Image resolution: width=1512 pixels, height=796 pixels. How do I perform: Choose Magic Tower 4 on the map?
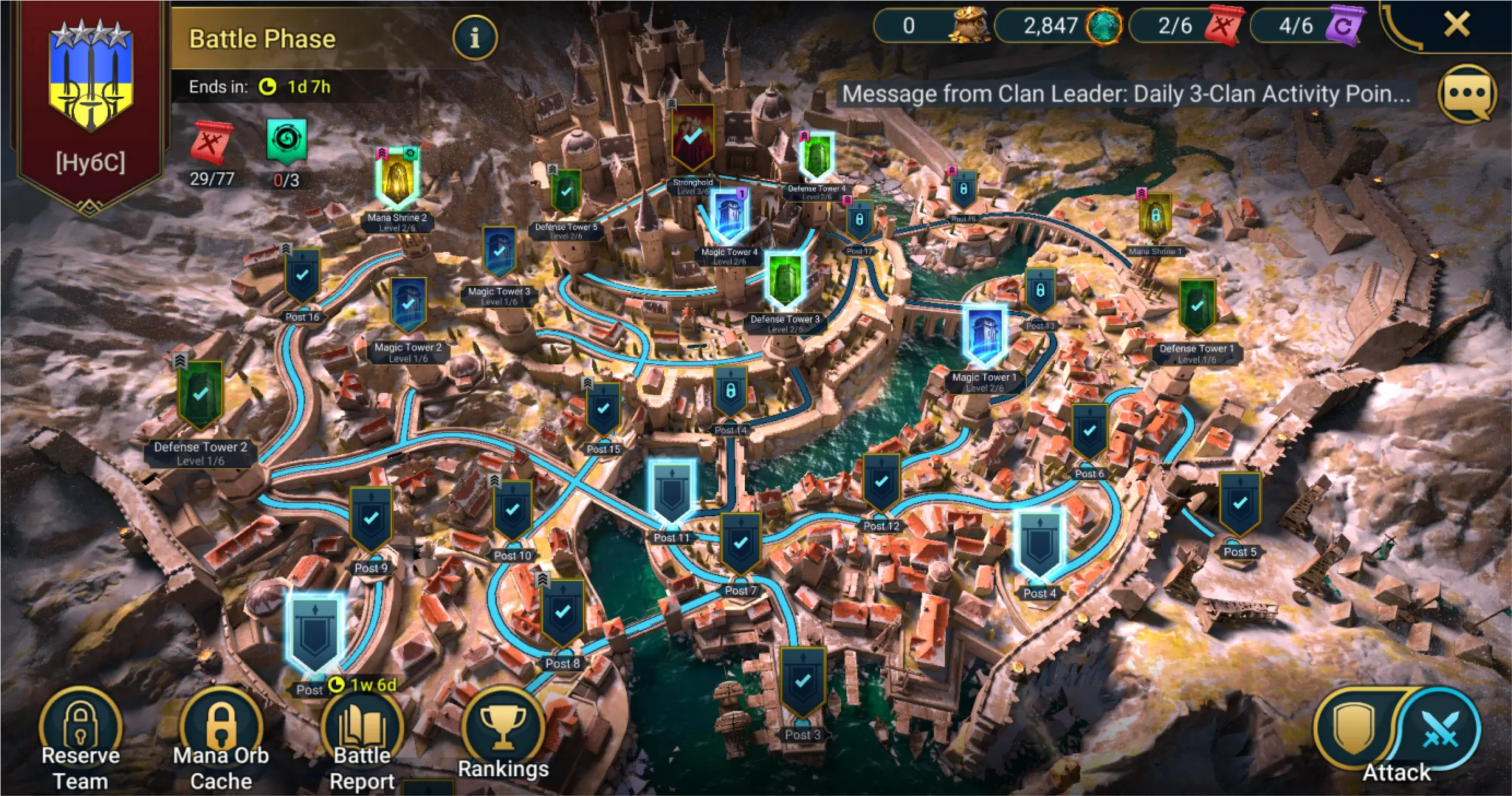729,216
